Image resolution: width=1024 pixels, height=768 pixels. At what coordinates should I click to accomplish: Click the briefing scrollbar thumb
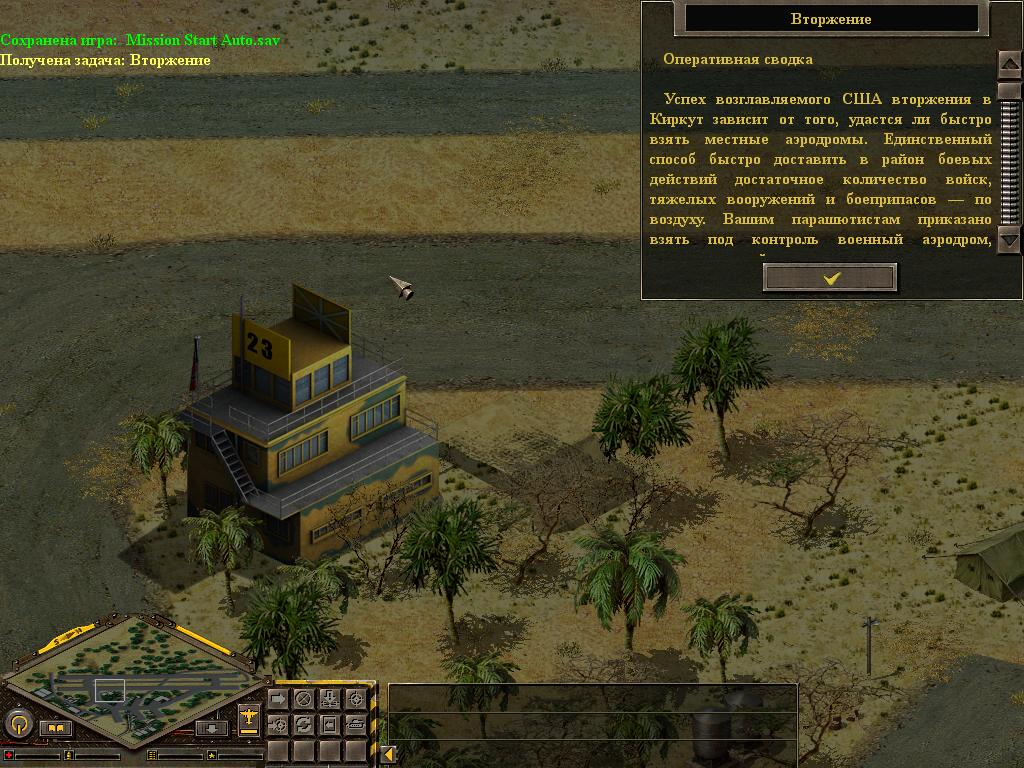point(1009,90)
